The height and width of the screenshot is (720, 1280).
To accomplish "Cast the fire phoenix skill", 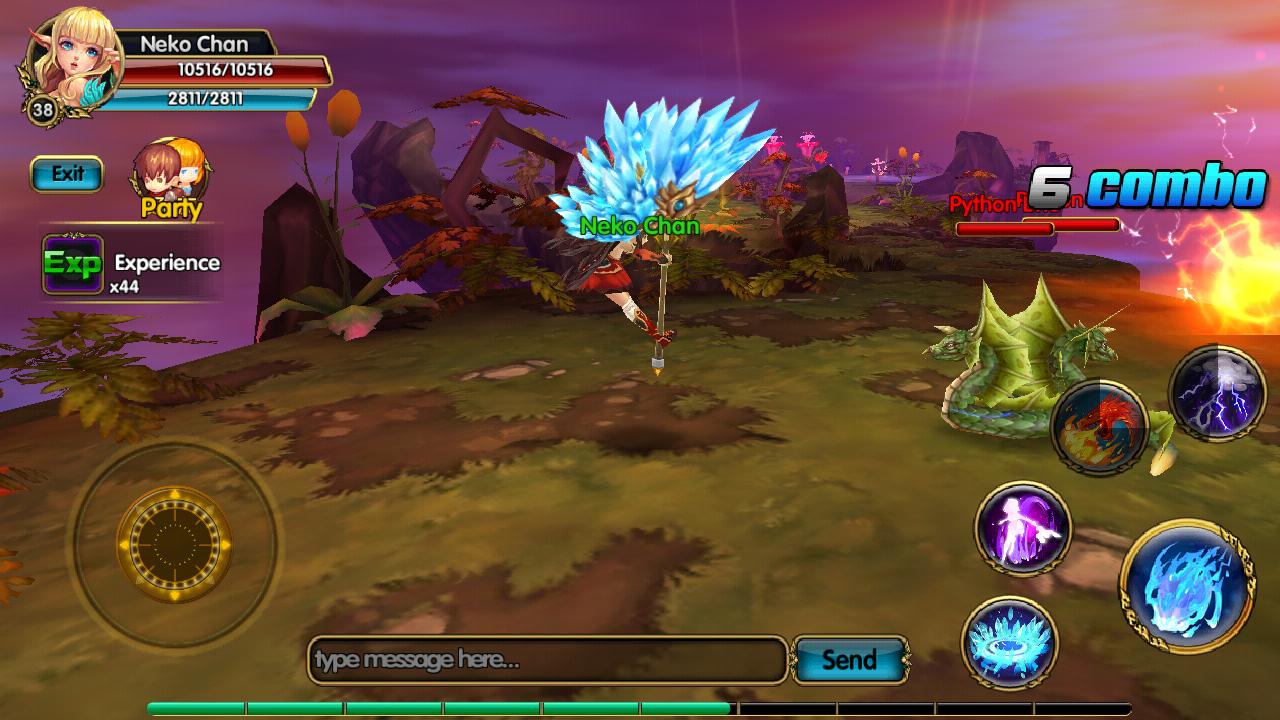I will 1100,427.
